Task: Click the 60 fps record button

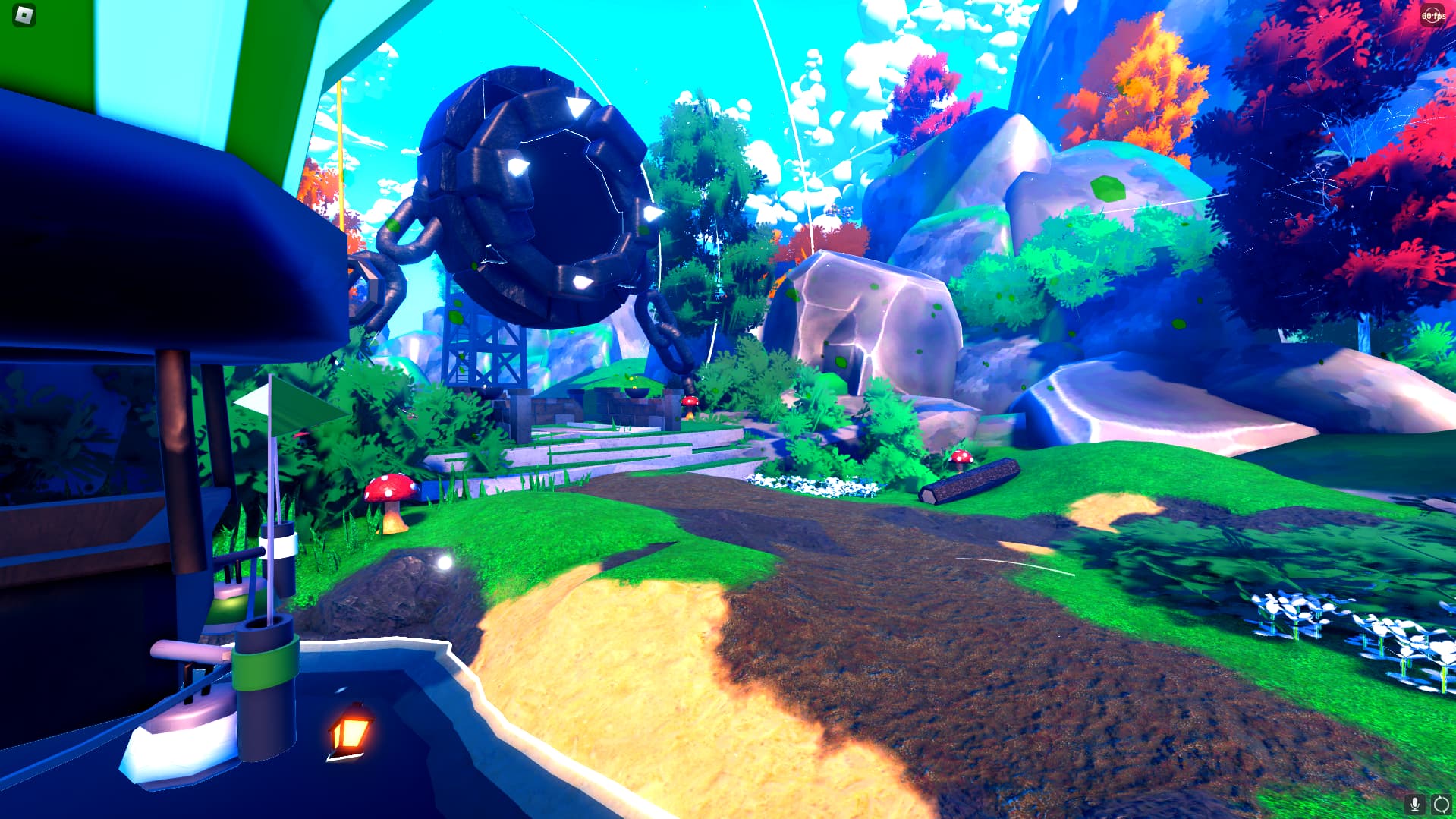Action: click(x=1432, y=16)
